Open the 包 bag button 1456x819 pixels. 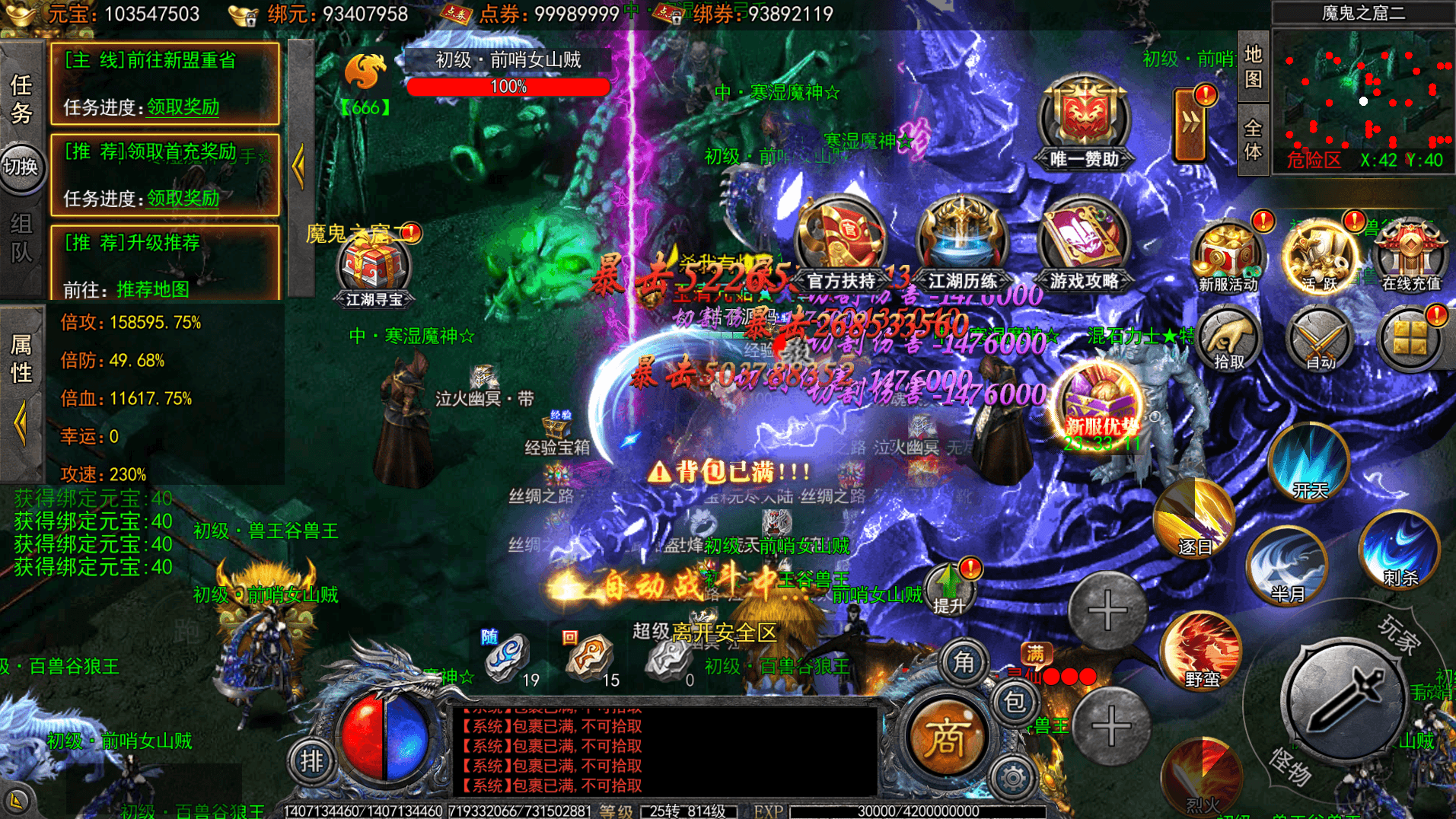click(1015, 701)
